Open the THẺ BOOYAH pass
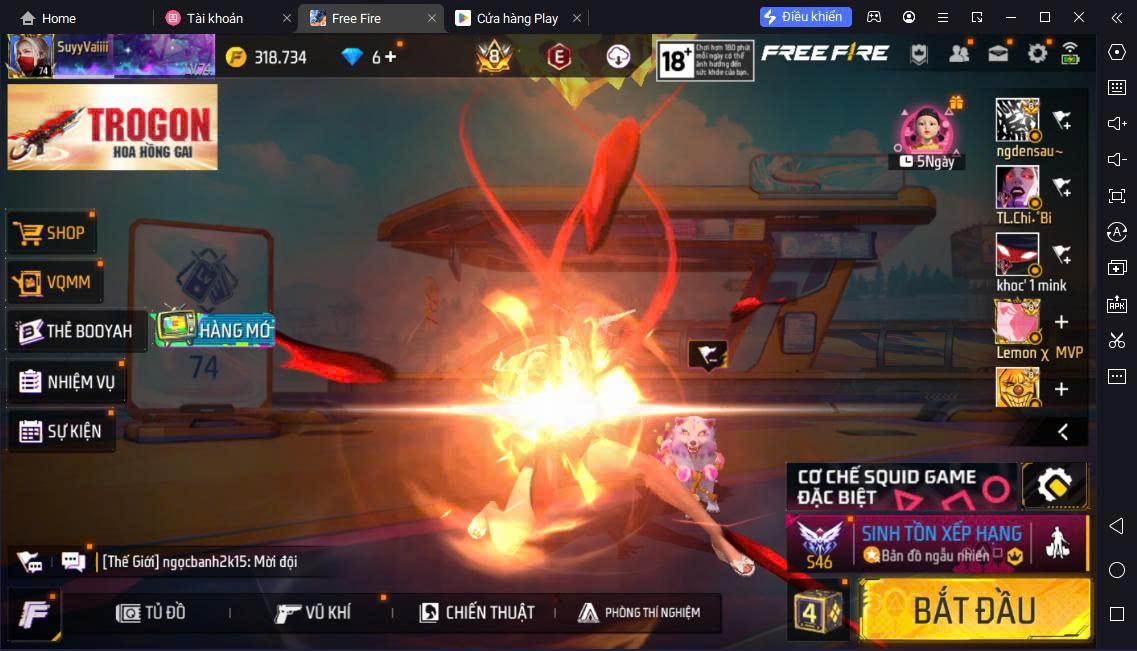Image resolution: width=1137 pixels, height=651 pixels. (76, 331)
